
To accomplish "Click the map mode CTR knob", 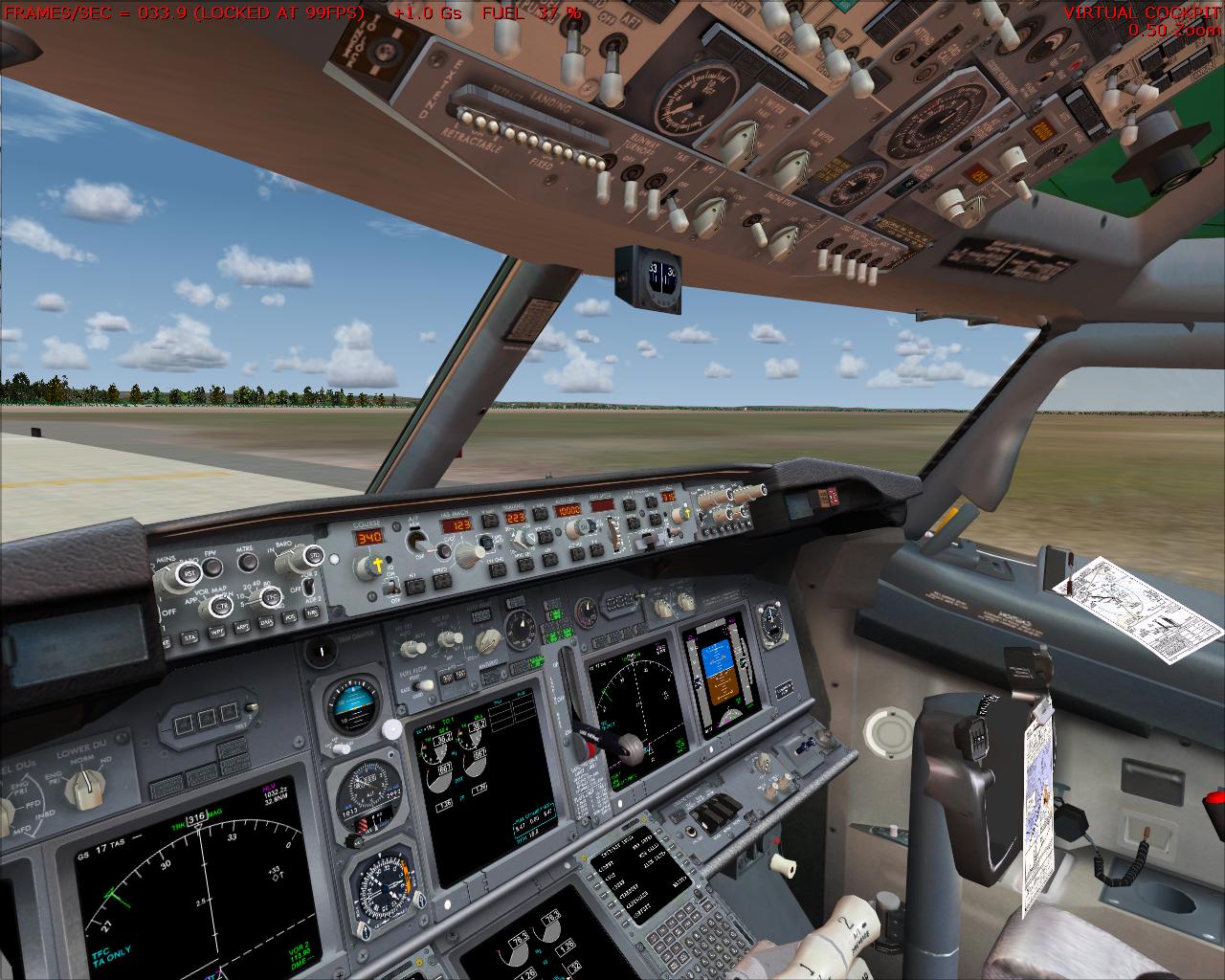I will [x=222, y=607].
